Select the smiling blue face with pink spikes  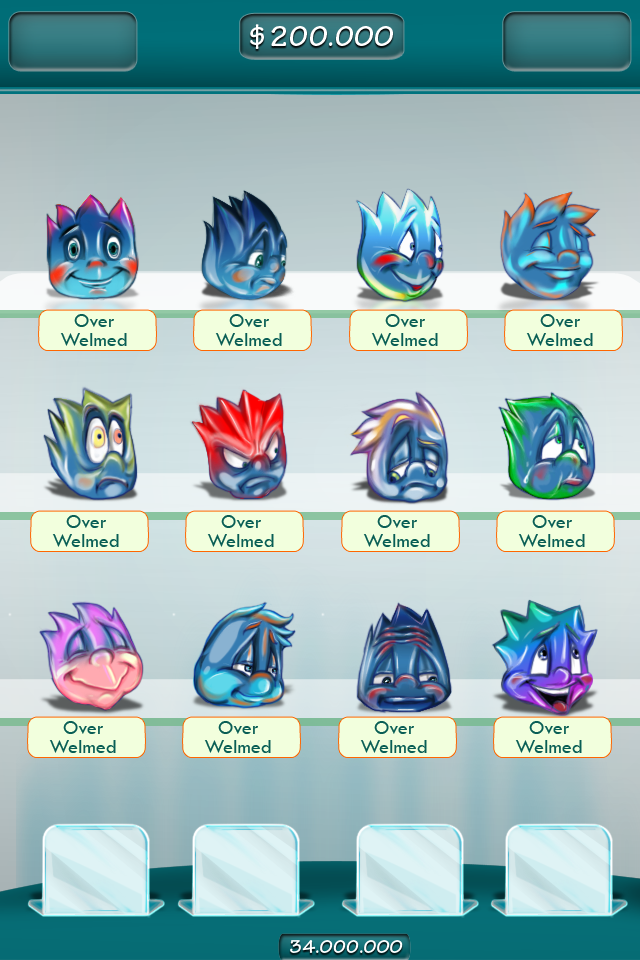point(90,250)
